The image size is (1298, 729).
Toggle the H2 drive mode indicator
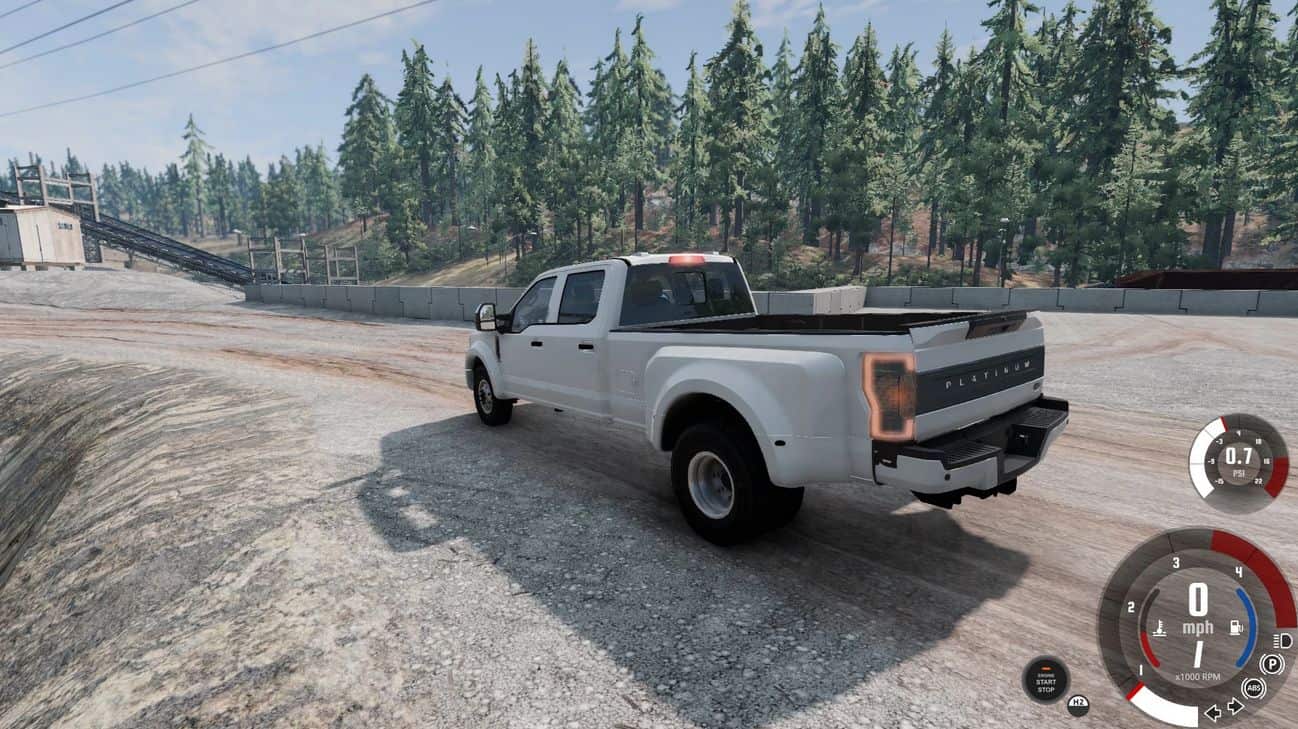tap(1077, 704)
